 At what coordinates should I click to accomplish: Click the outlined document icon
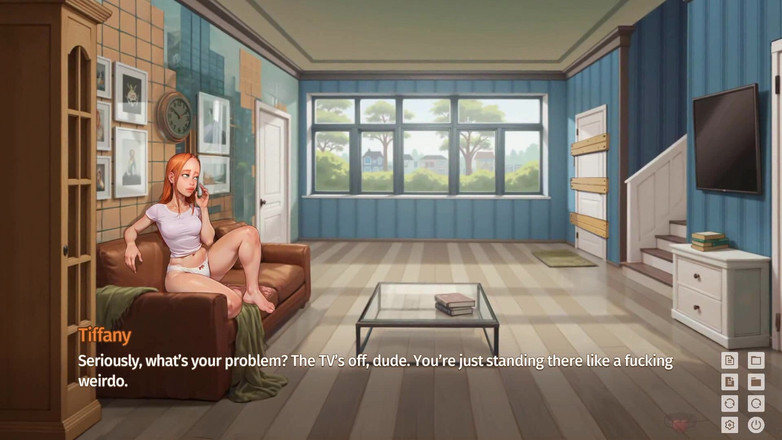click(730, 360)
